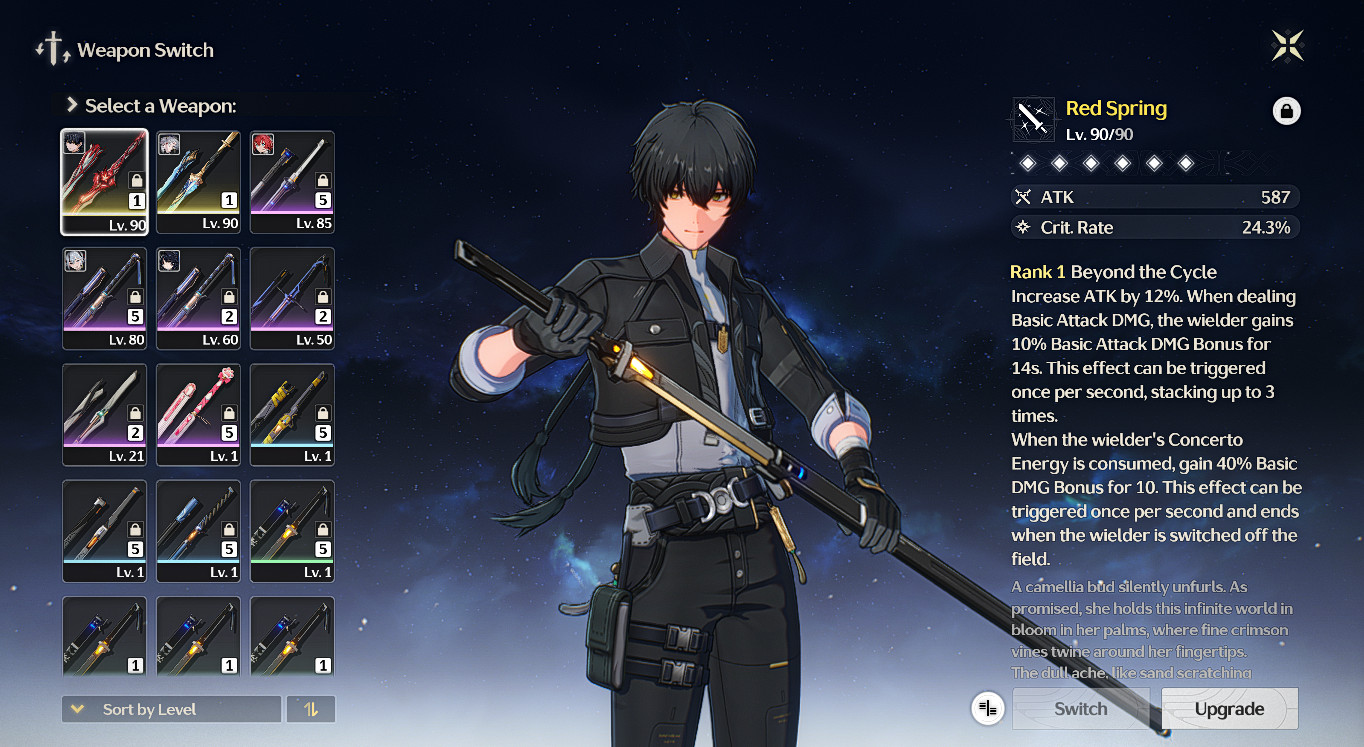This screenshot has height=747, width=1364.
Task: Collapse the Select a Weapon section
Action: coord(71,102)
